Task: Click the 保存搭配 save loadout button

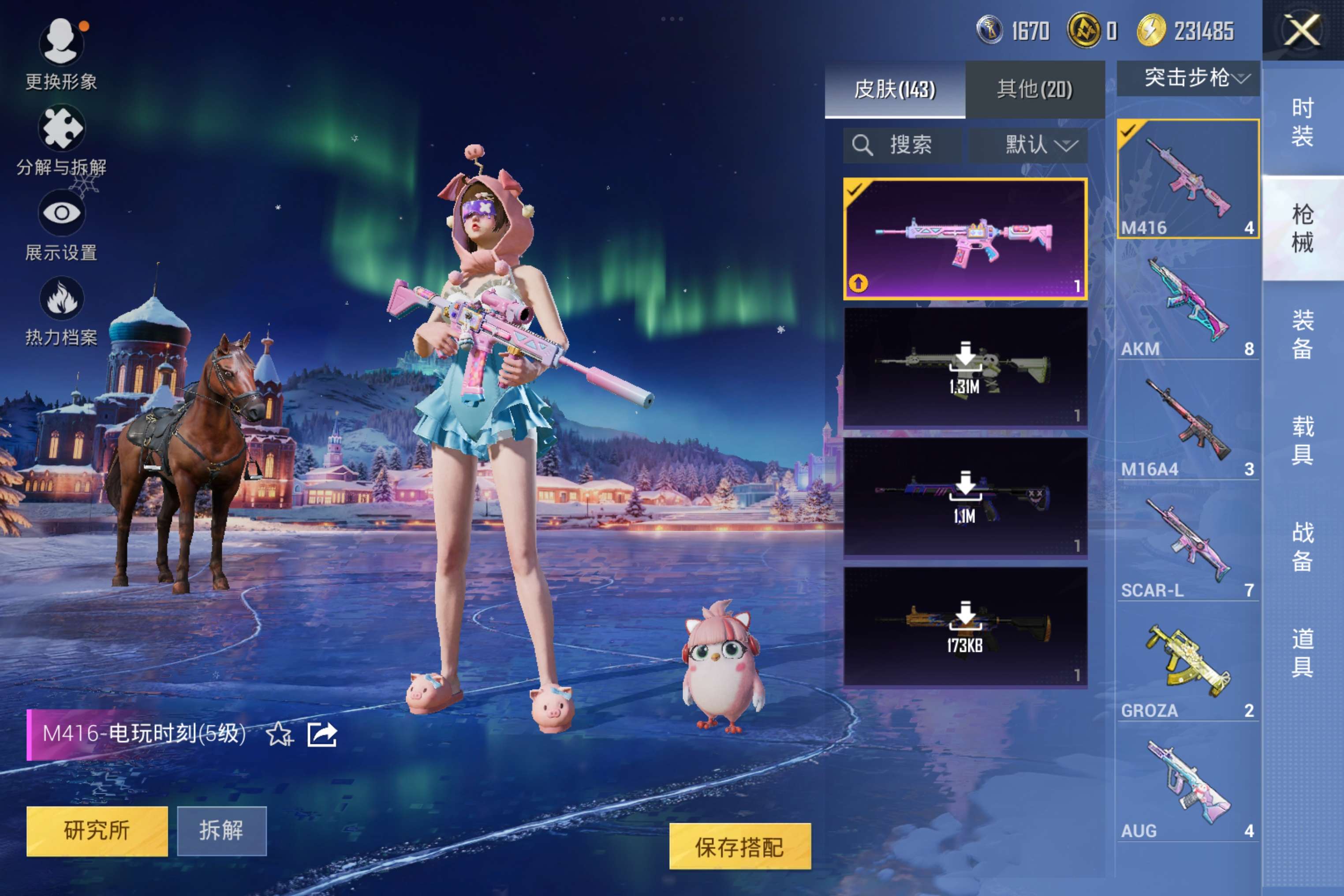Action: pos(739,846)
